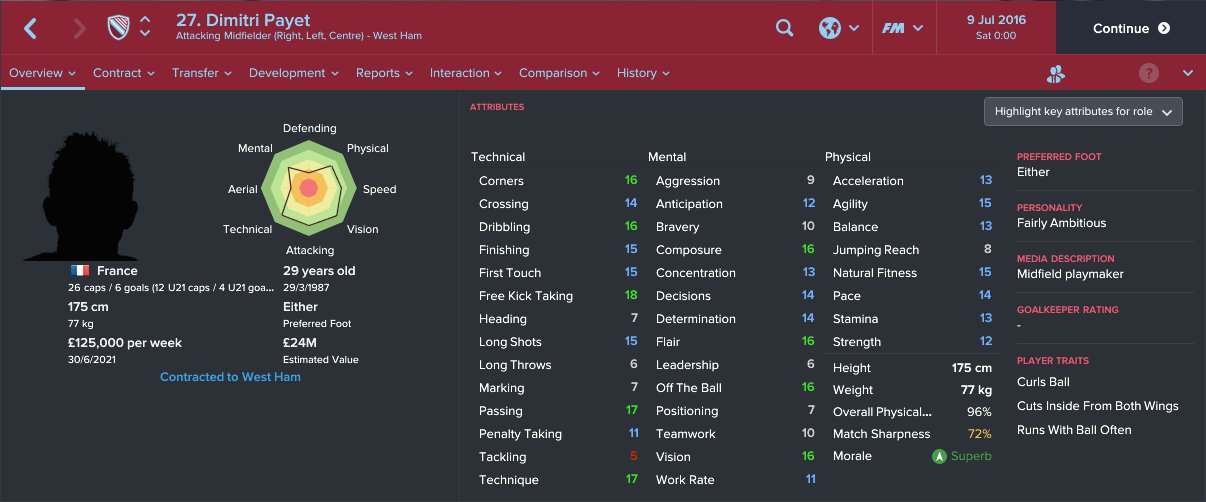
Task: Switch to the Overview tab
Action: tap(42, 73)
